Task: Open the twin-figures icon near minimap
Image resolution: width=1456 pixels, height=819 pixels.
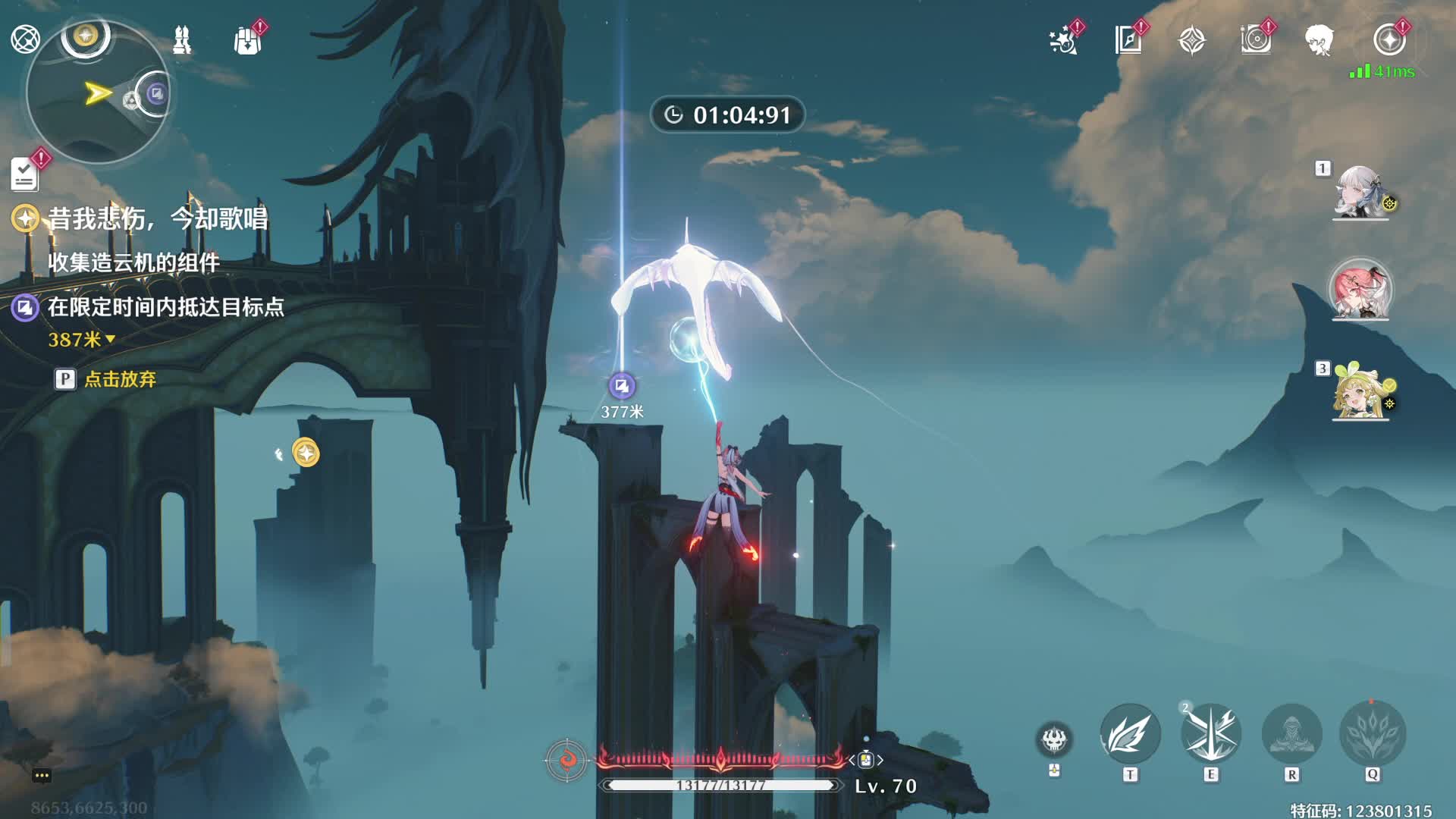Action: click(182, 39)
